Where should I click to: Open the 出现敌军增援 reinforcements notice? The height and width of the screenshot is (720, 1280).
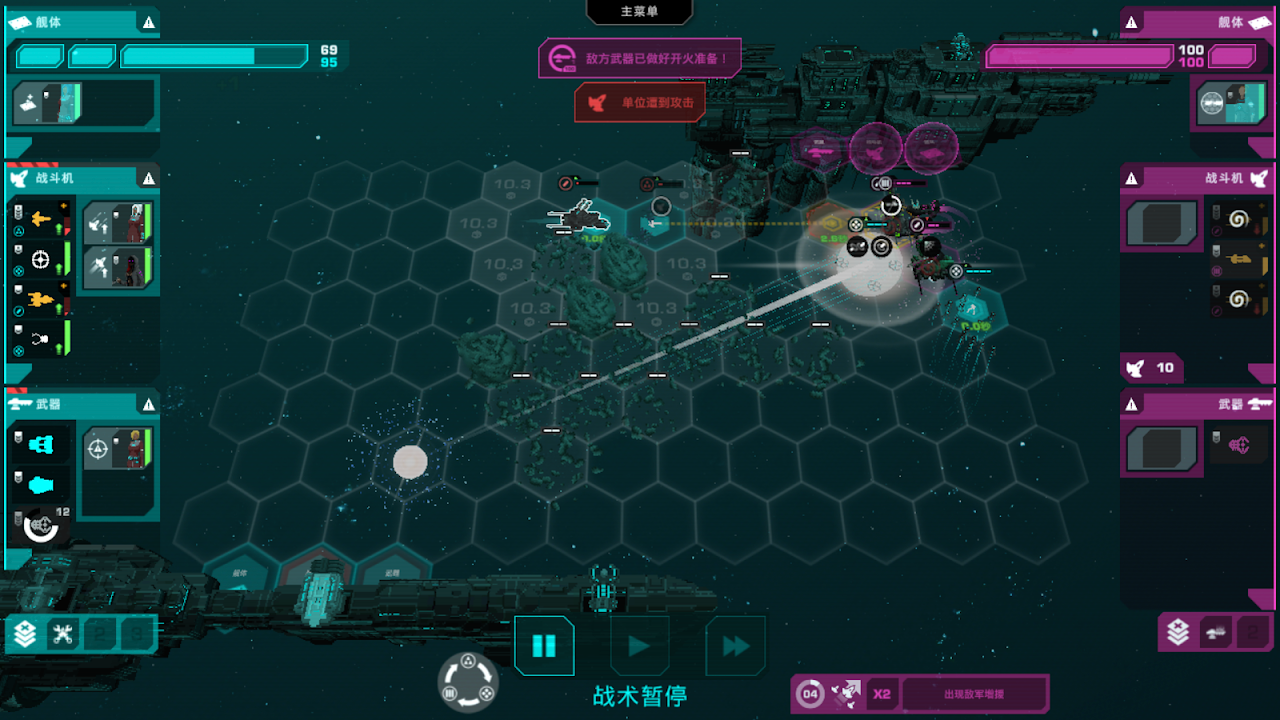pos(973,694)
